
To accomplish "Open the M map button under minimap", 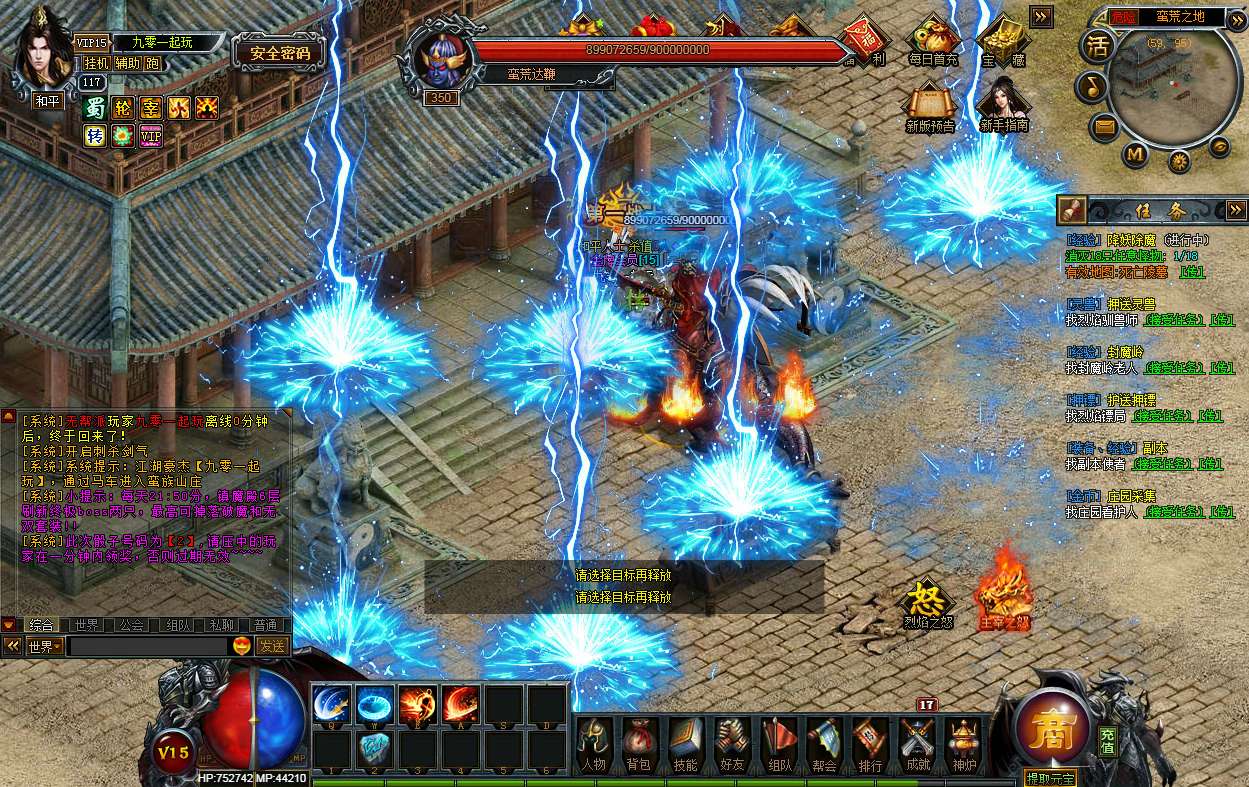I will [x=1135, y=154].
